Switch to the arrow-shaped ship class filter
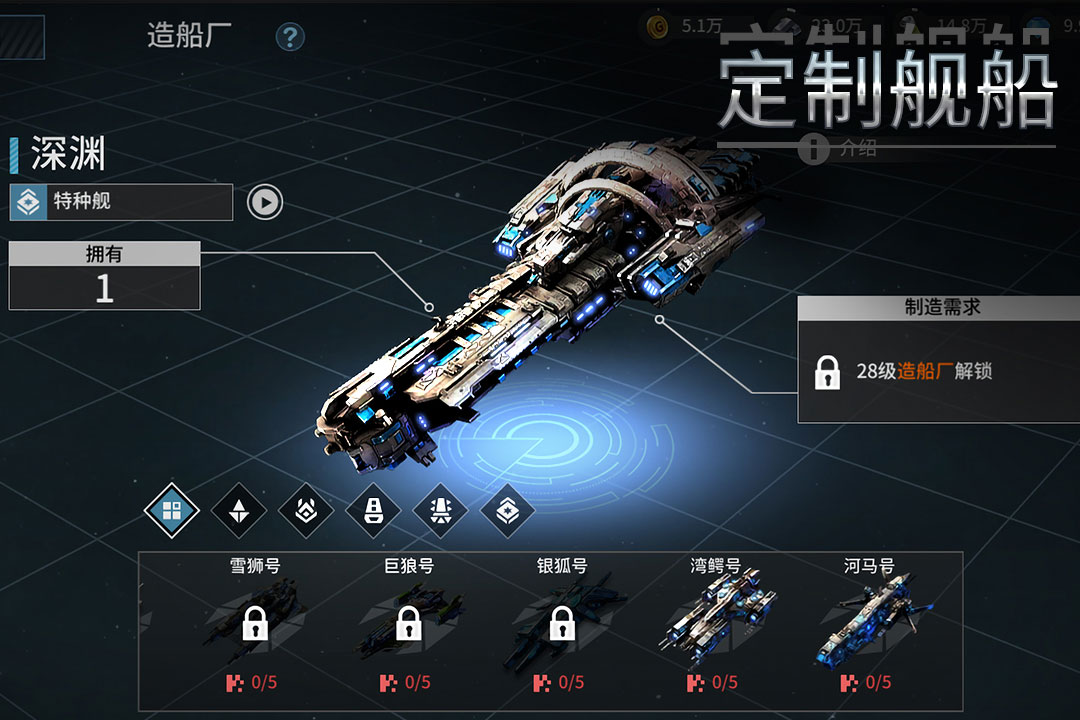1080x720 pixels. click(239, 511)
